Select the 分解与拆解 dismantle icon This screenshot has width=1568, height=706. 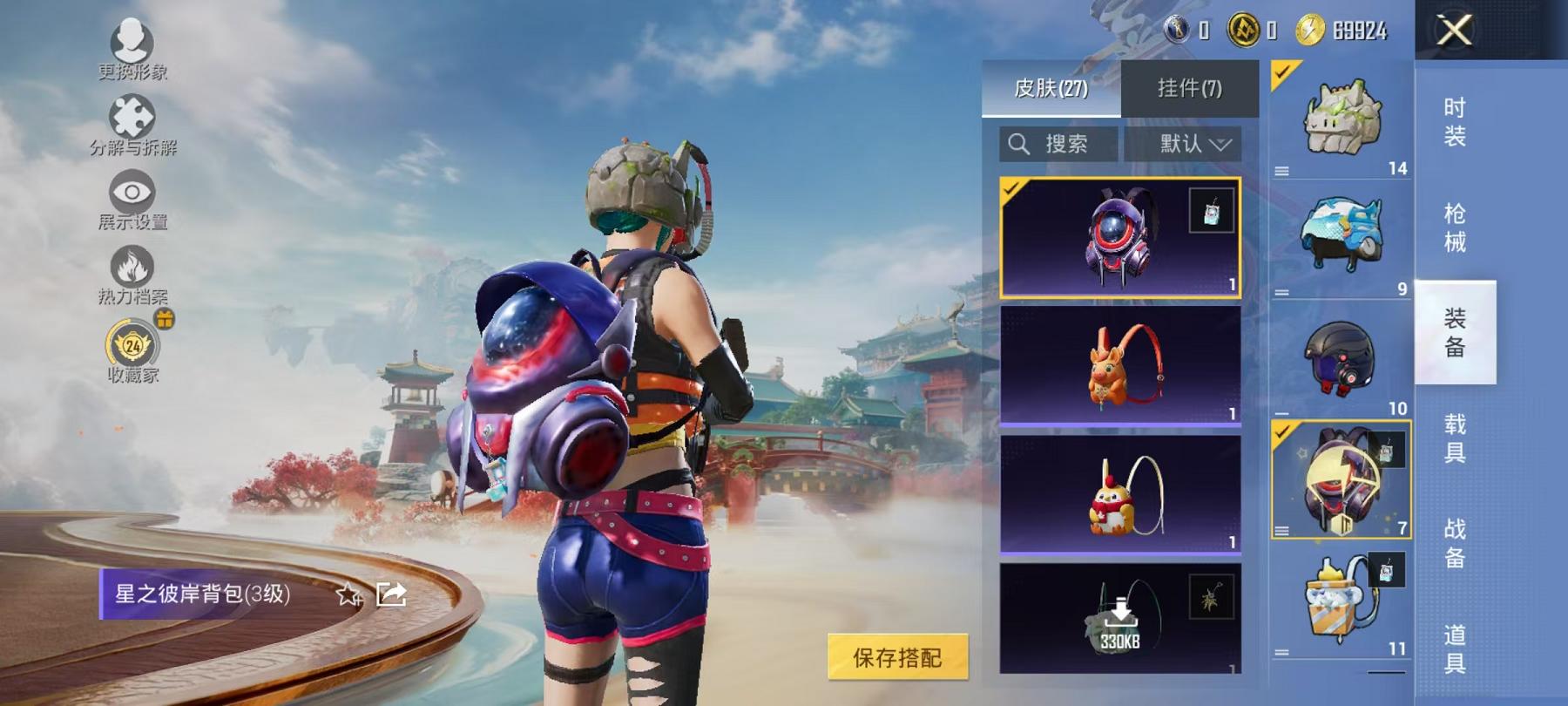[131, 118]
